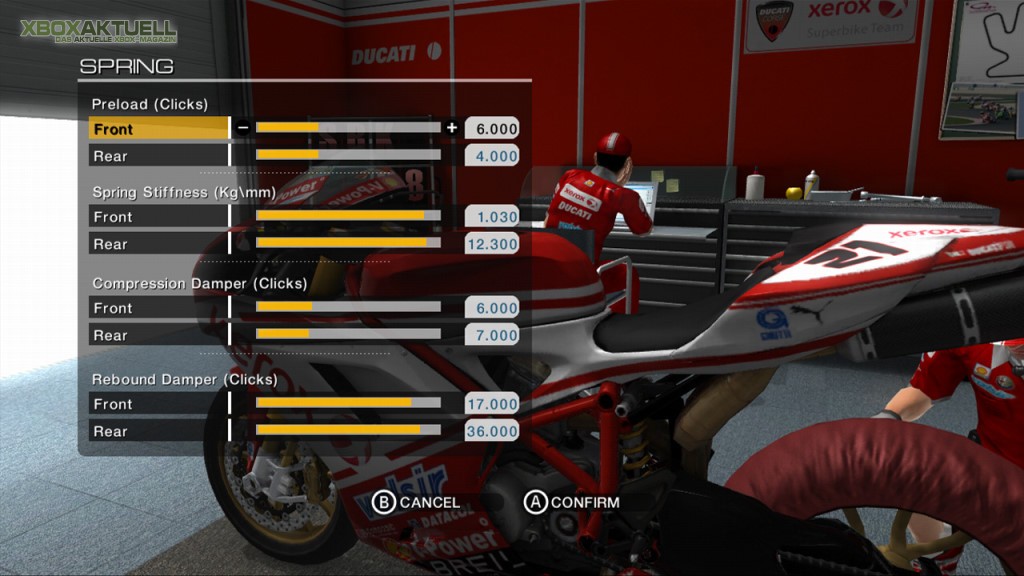
Task: Set the Spring Stiffness Rear slider
Action: [348, 243]
